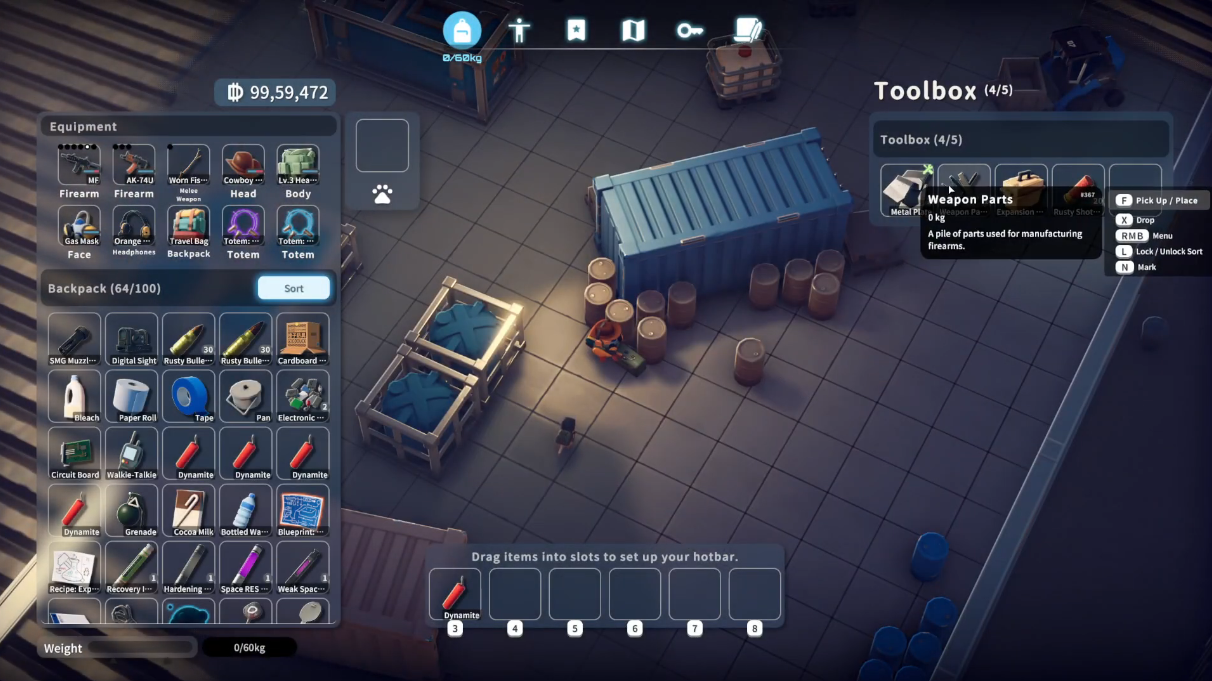Click the empty pet slot above the paw
Viewport: 1212px width, 681px height.
tap(382, 146)
